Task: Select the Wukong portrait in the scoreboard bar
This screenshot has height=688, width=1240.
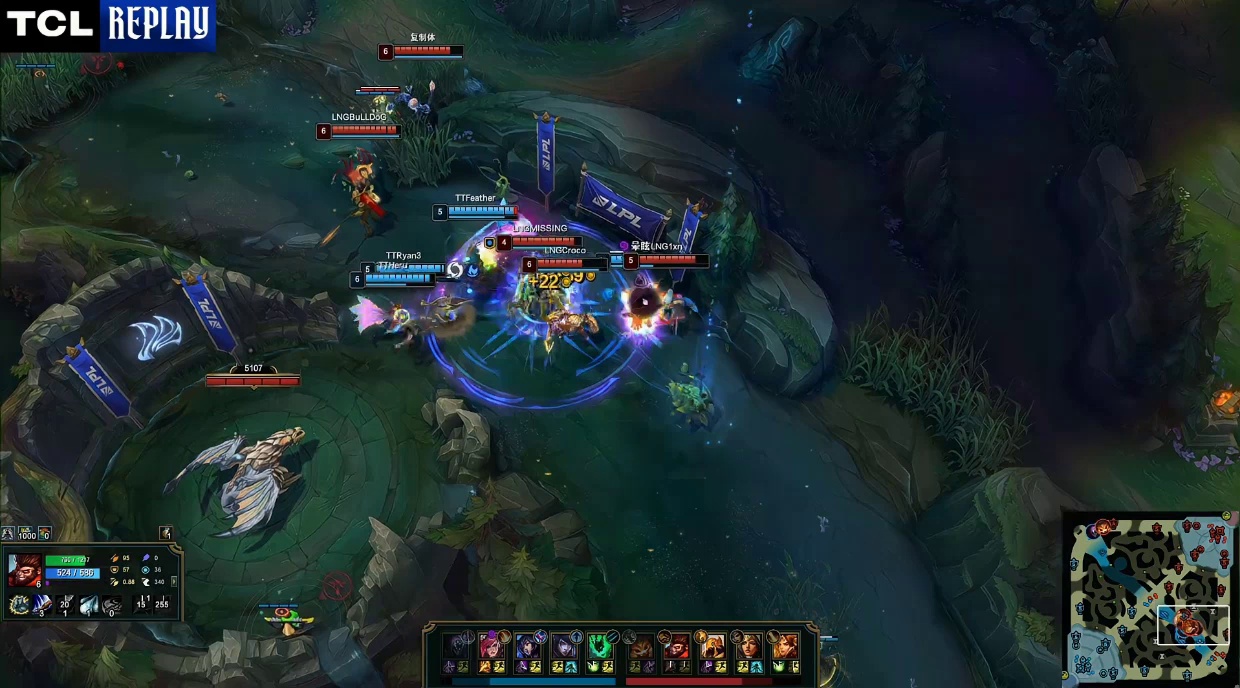Action: tap(677, 645)
